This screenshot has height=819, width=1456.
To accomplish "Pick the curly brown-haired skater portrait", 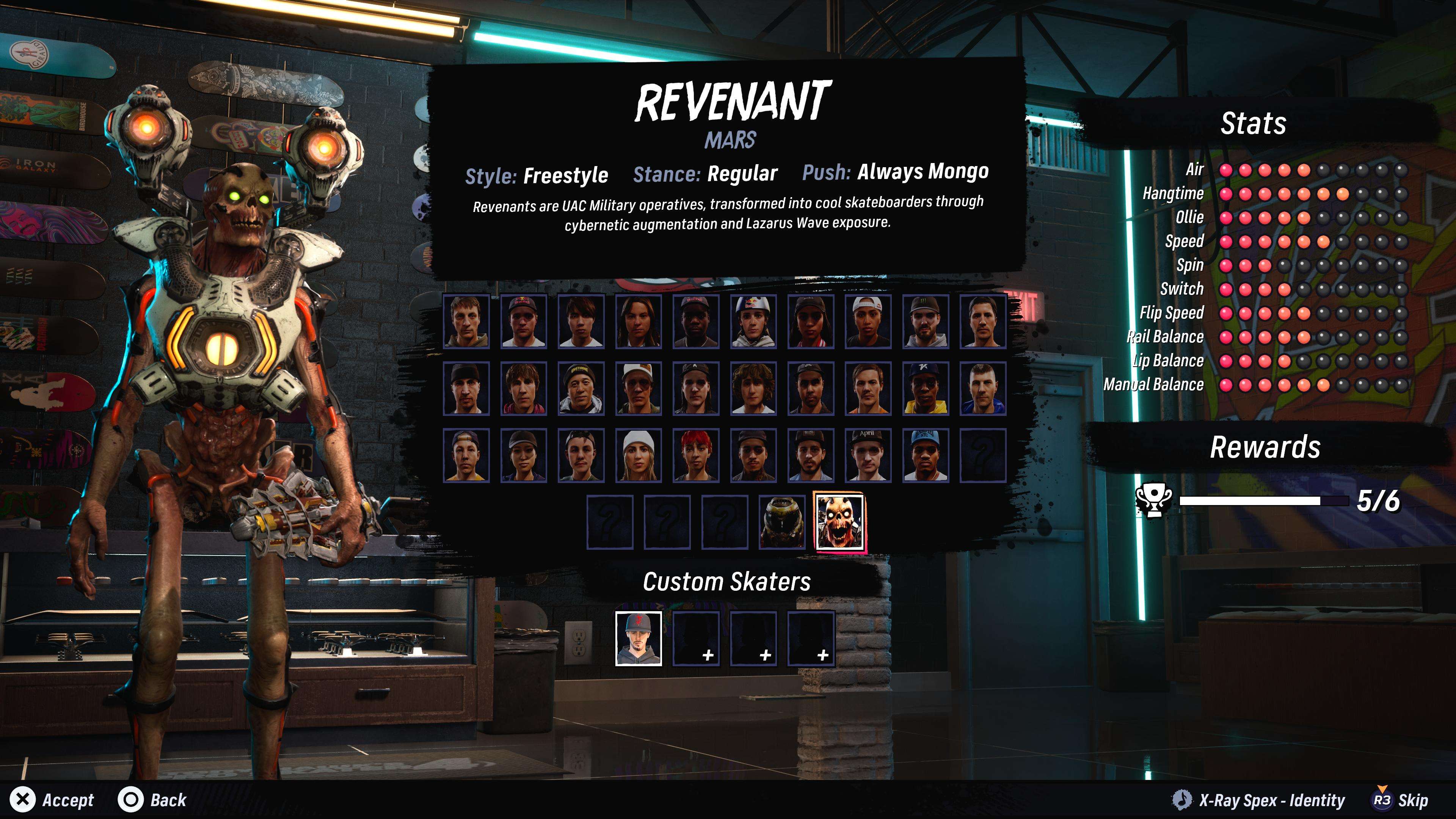I will pos(753,389).
